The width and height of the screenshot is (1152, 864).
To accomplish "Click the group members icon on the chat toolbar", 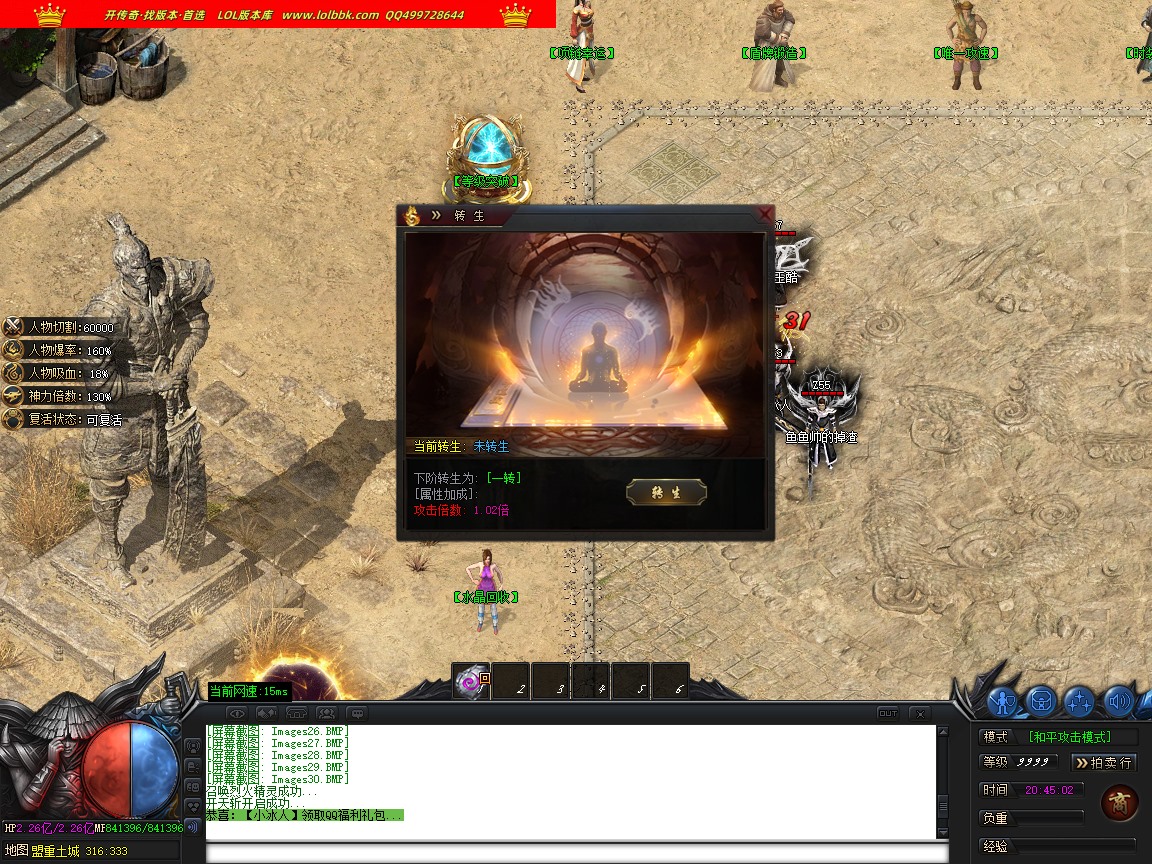I will tap(327, 714).
